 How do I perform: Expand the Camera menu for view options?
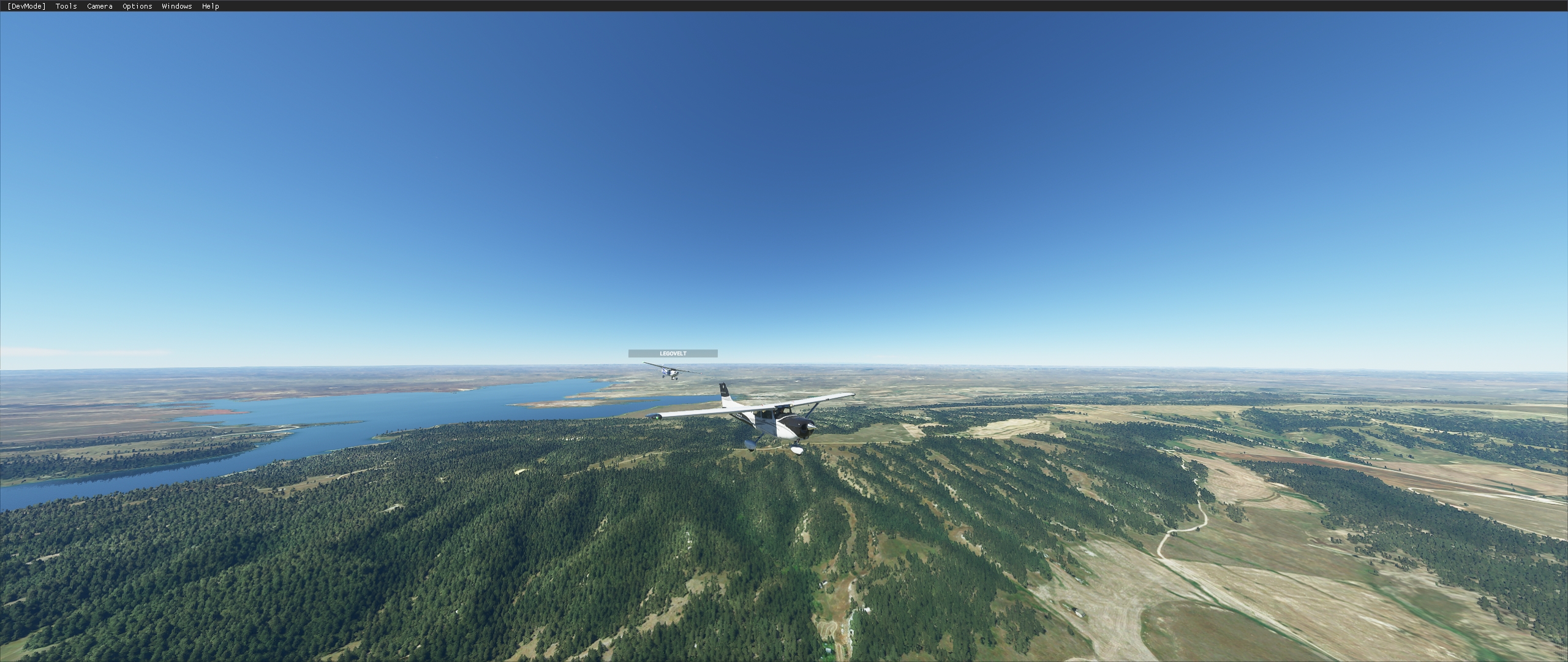pos(99,6)
